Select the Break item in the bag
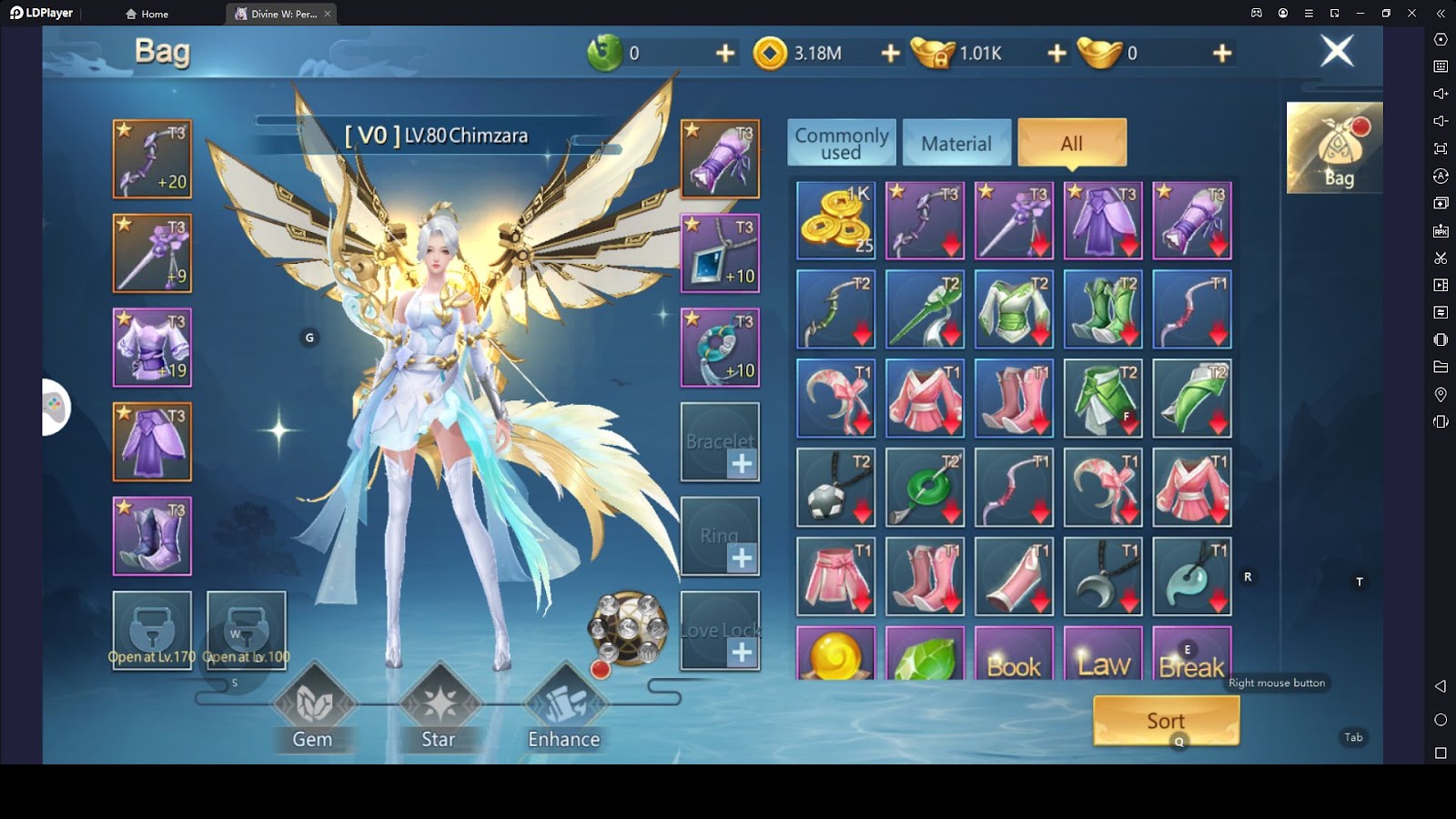This screenshot has height=819, width=1456. tap(1191, 653)
